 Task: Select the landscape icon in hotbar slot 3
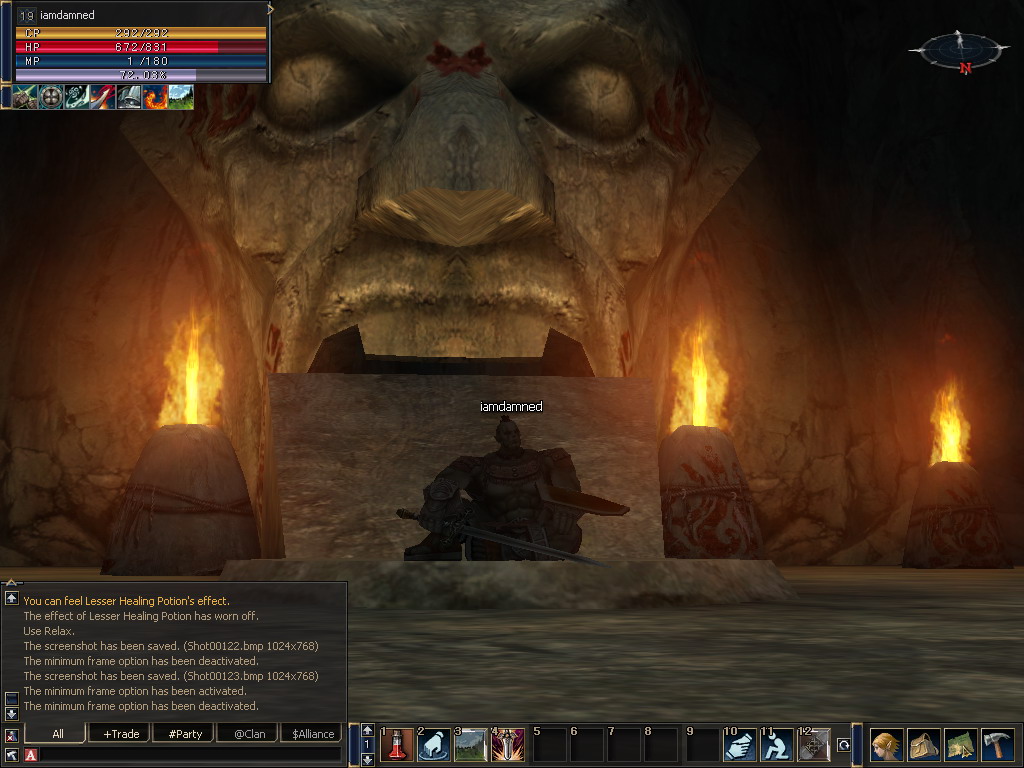(471, 745)
